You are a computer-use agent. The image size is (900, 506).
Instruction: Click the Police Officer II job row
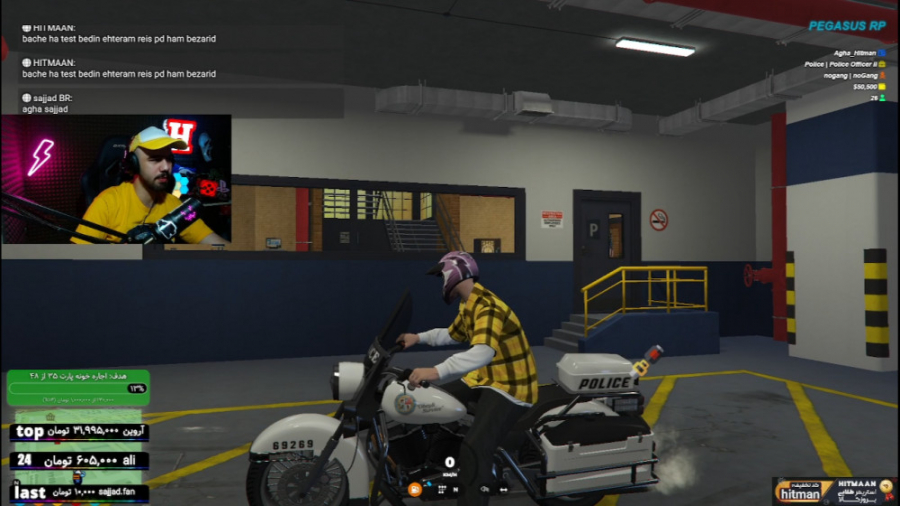[844, 64]
